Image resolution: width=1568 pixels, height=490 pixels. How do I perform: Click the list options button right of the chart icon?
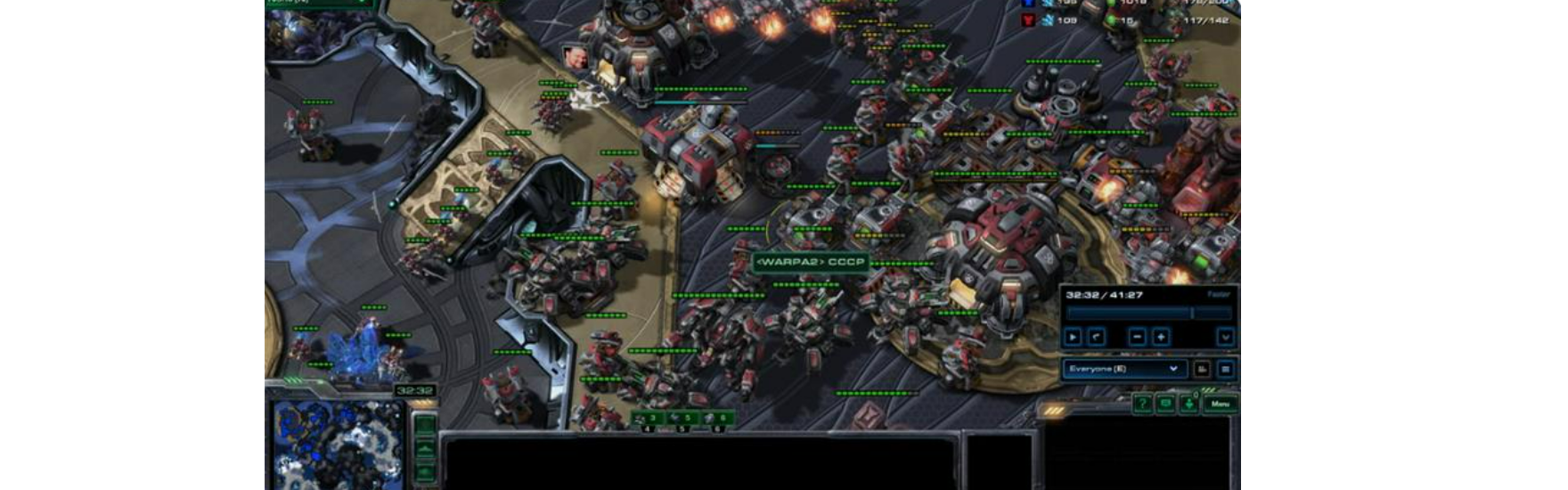pos(1226,369)
